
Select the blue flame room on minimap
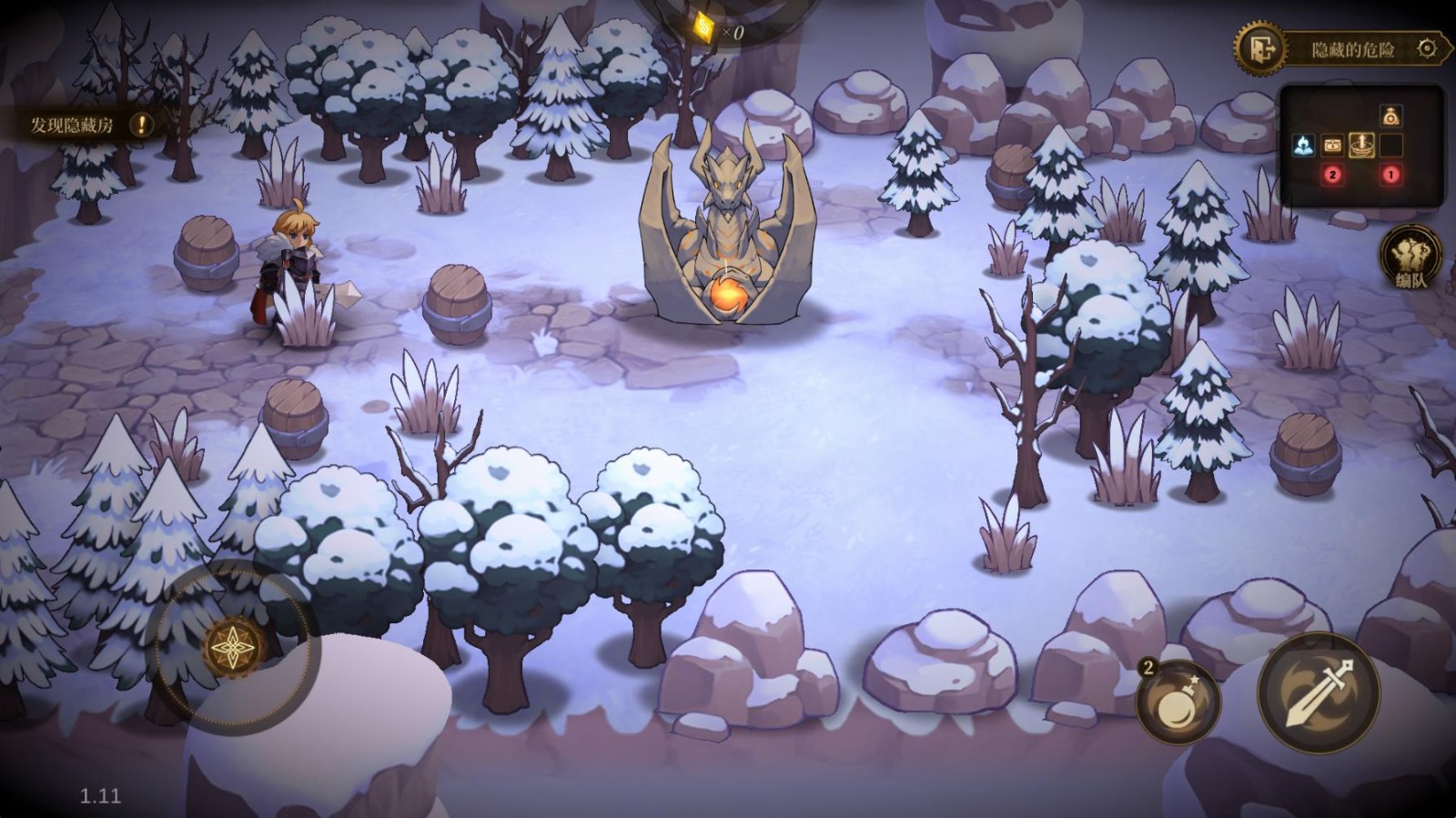coord(1303,146)
